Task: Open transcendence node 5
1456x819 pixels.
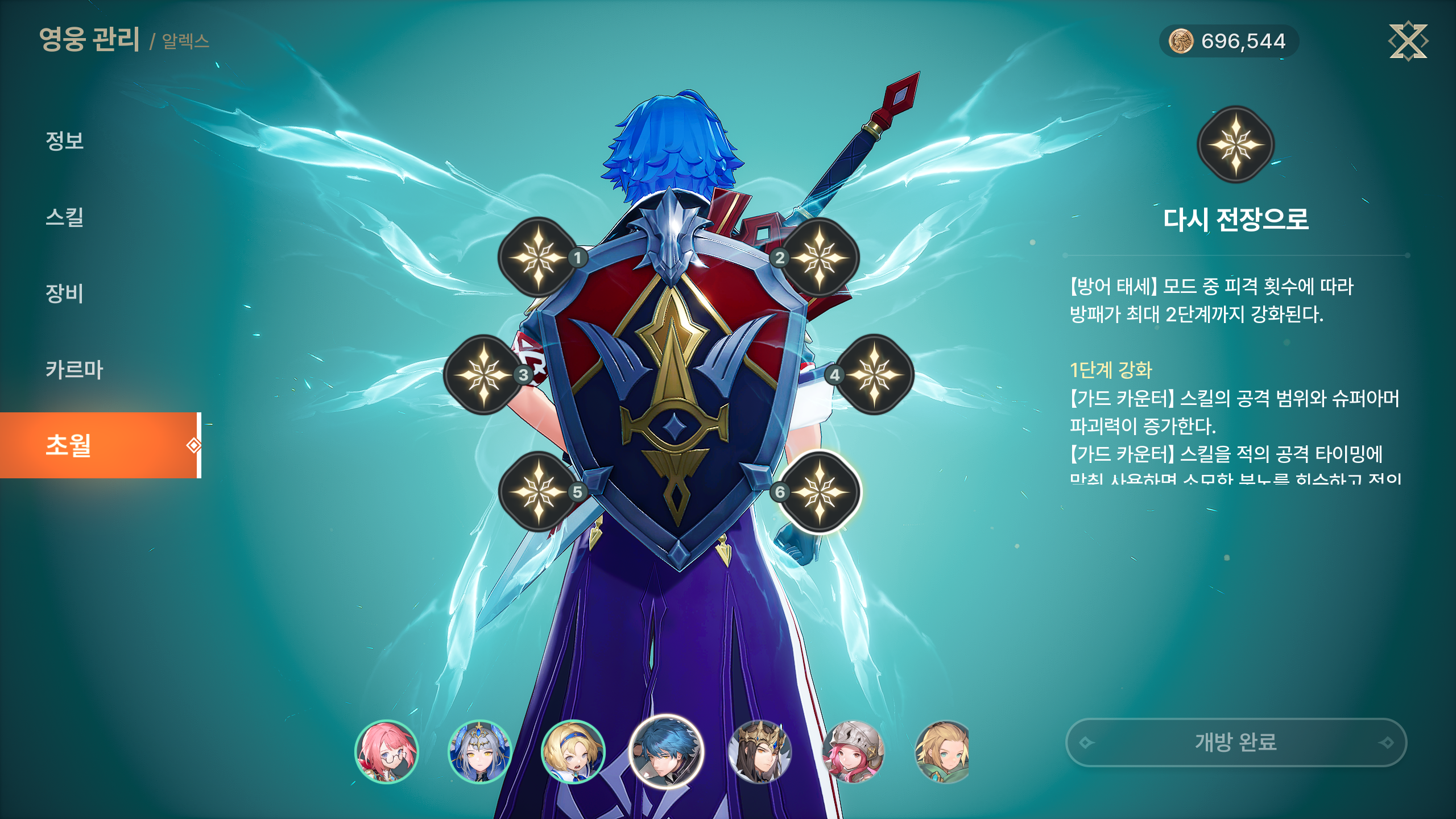Action: [x=538, y=492]
